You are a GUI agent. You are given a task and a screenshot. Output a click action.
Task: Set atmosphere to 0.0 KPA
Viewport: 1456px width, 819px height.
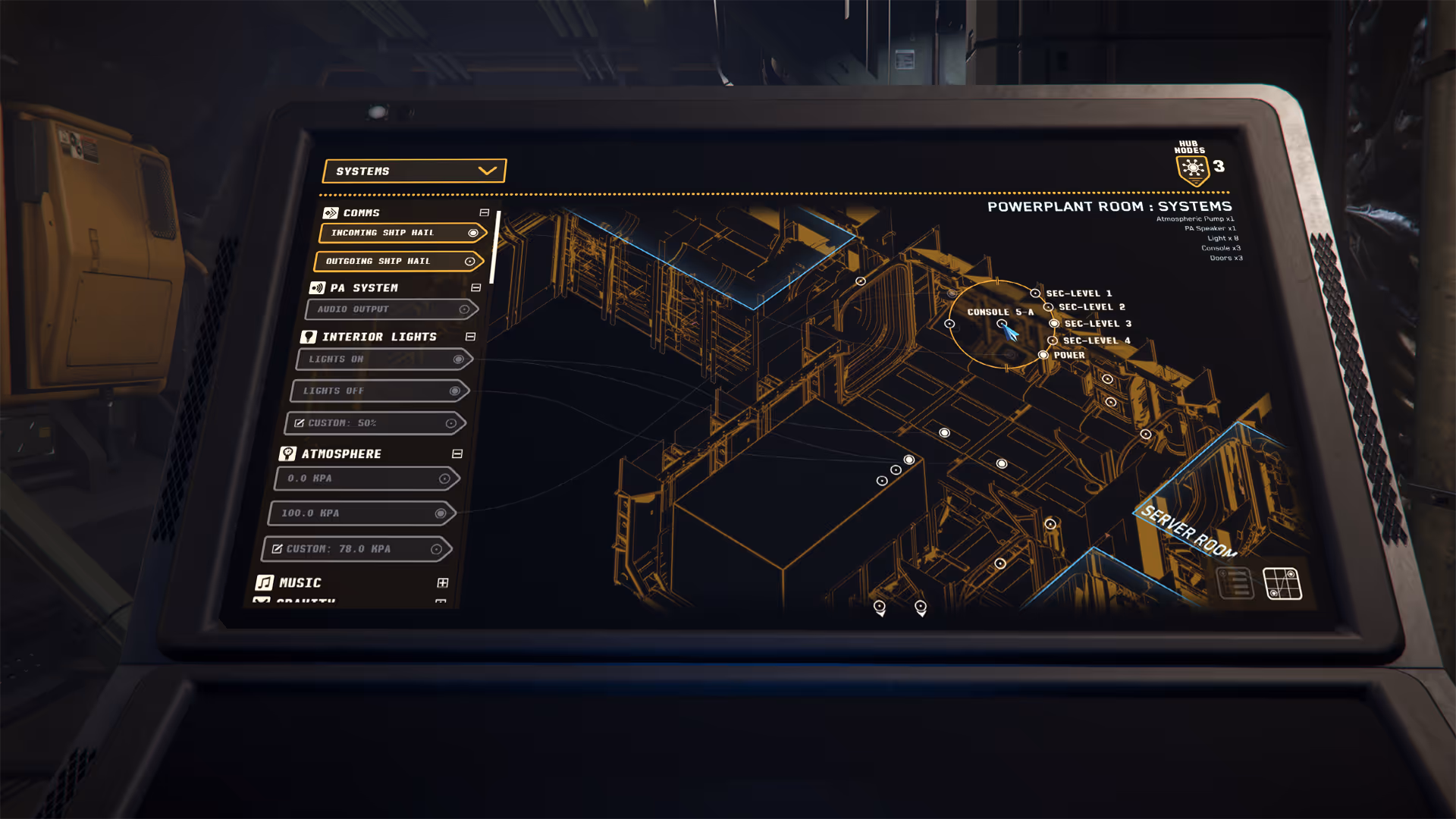click(366, 479)
